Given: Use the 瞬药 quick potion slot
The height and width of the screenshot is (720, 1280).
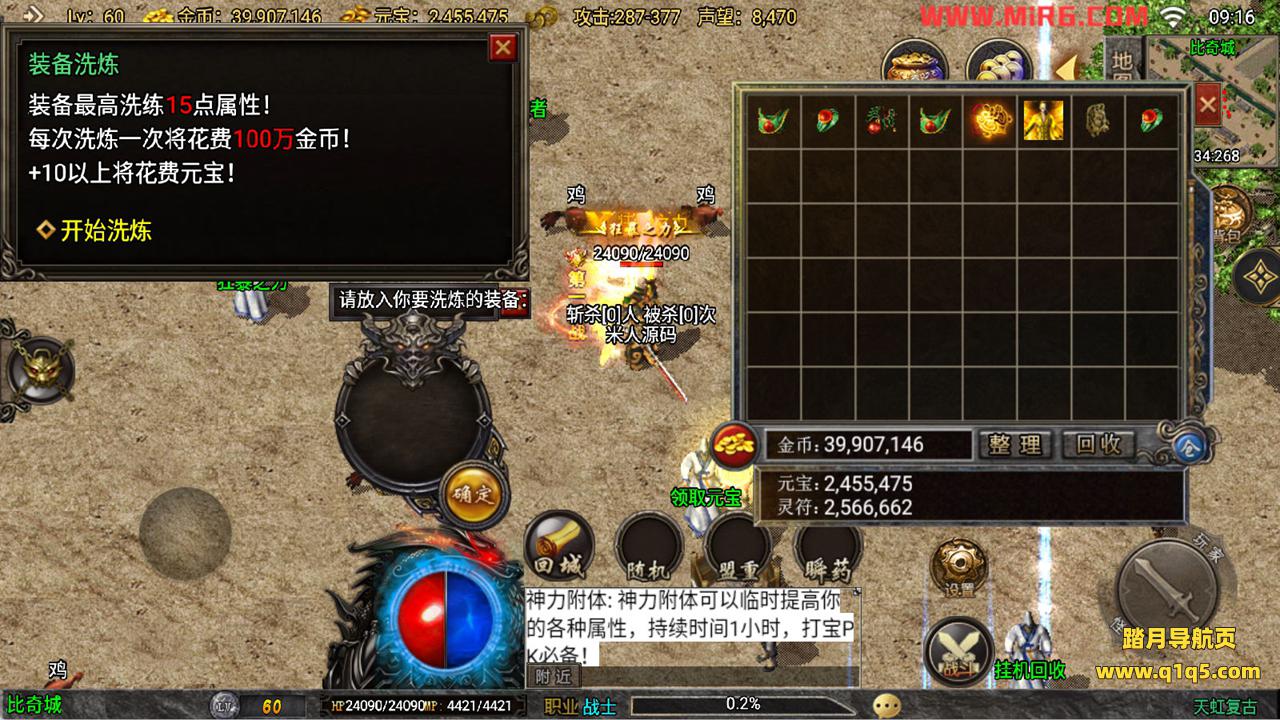Looking at the screenshot, I should (x=827, y=549).
